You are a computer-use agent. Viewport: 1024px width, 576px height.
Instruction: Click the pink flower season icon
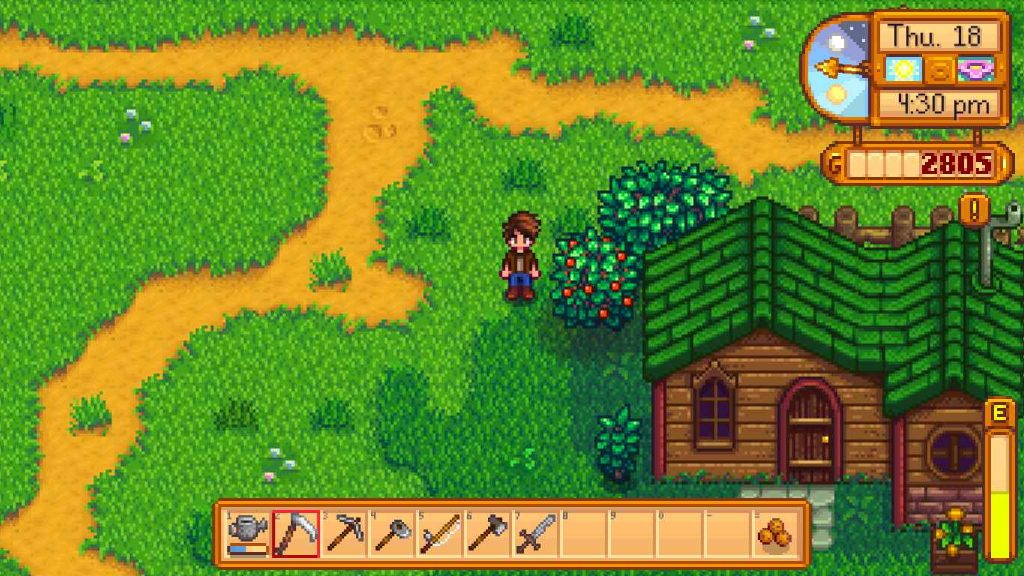tap(972, 70)
